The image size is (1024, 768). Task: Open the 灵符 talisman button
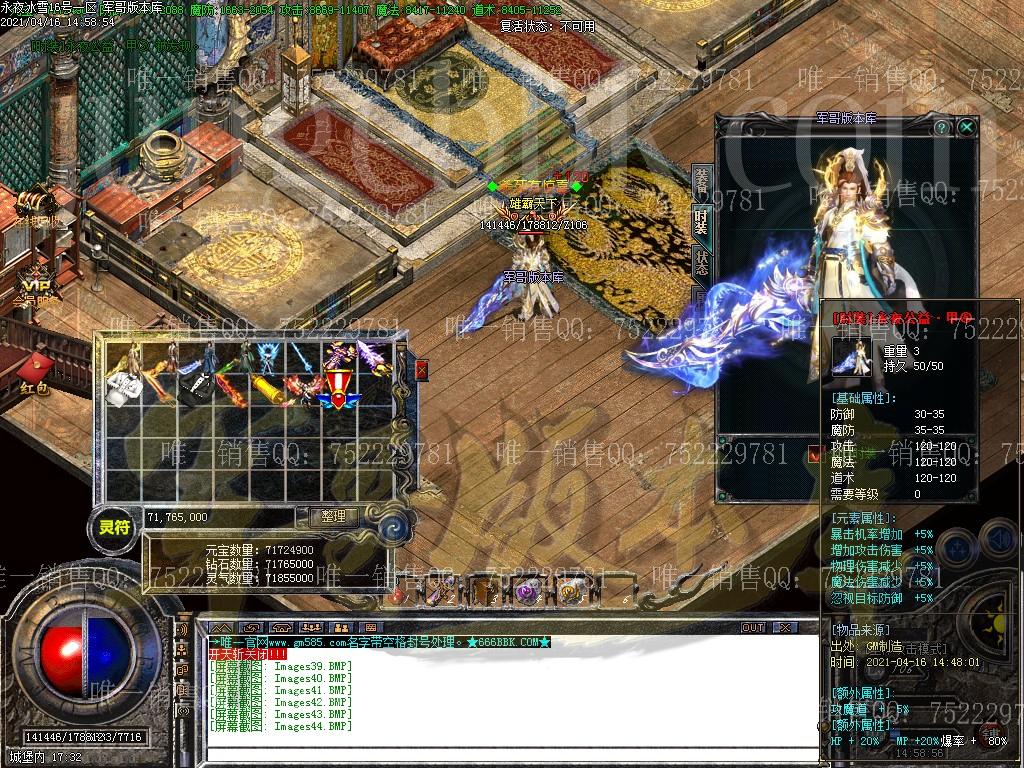[x=114, y=526]
